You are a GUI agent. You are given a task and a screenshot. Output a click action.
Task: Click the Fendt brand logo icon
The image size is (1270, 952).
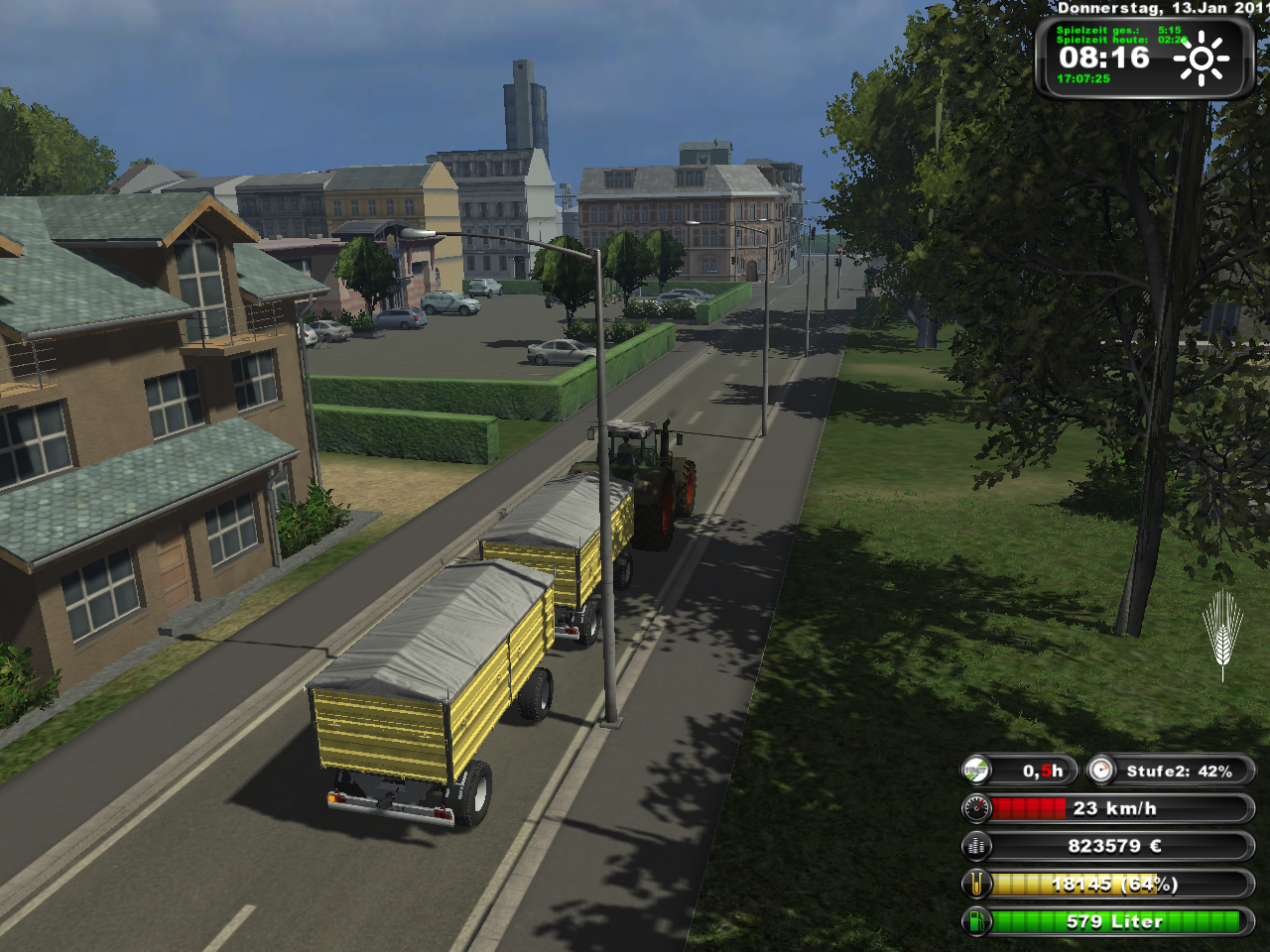pos(977,771)
